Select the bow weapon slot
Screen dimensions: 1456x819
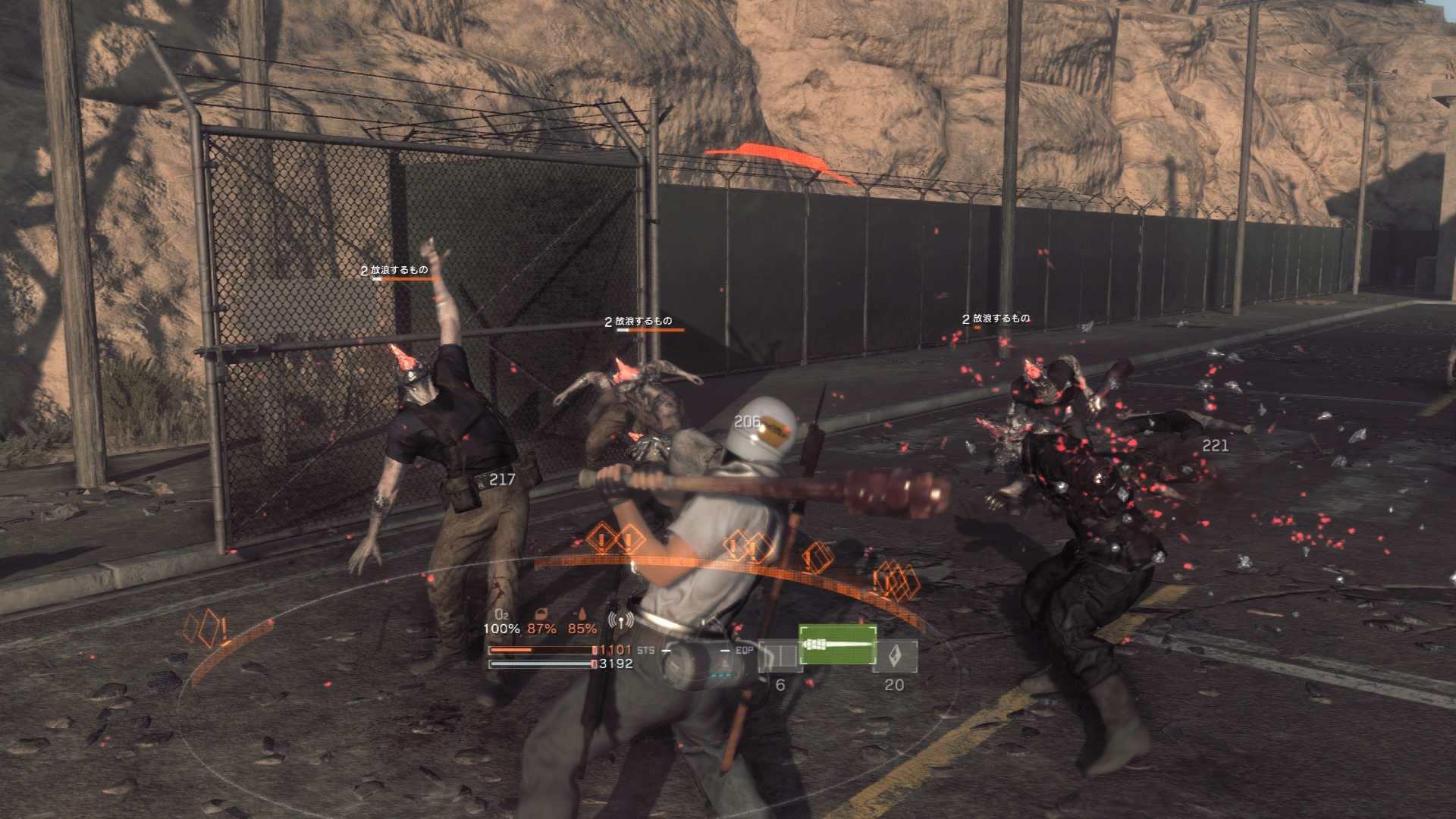tap(779, 656)
